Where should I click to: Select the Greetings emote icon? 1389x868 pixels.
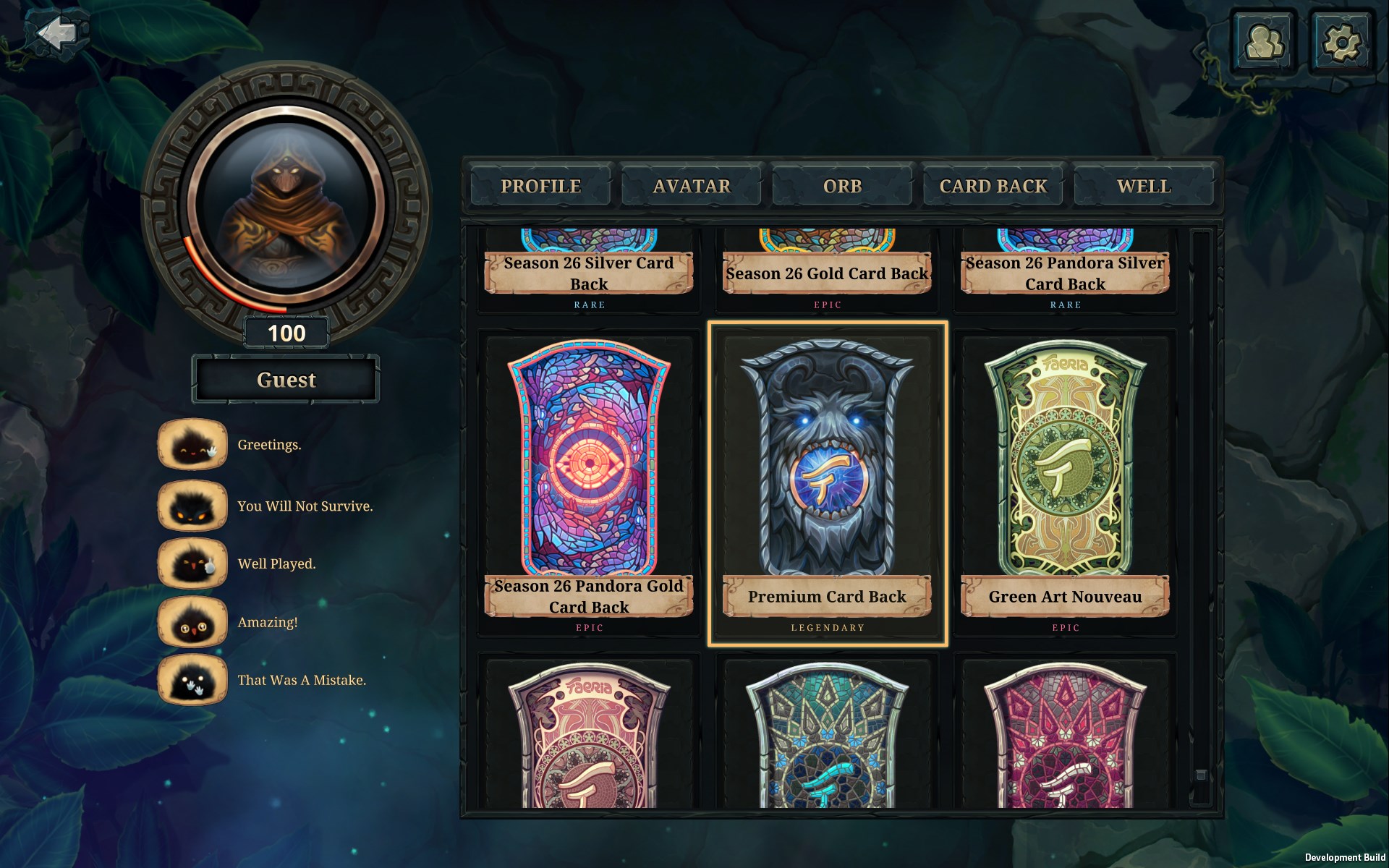191,446
